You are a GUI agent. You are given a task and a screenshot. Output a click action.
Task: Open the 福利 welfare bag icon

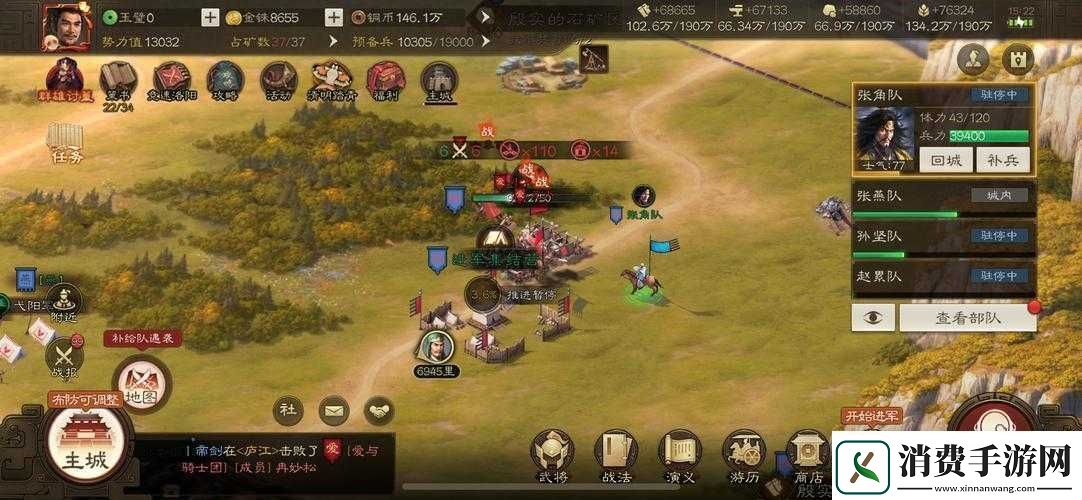click(x=385, y=80)
